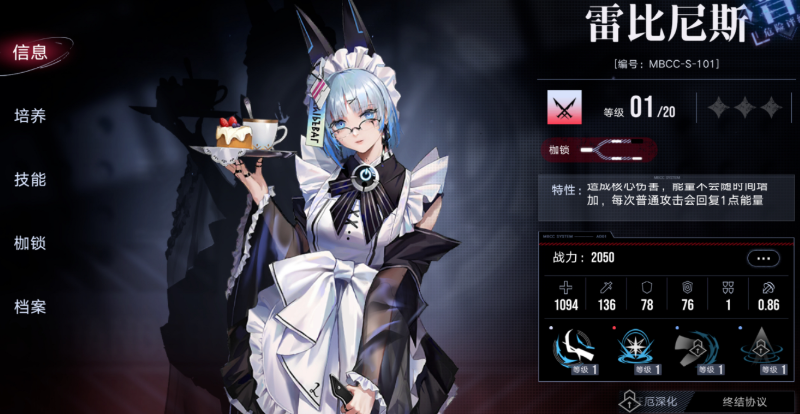This screenshot has height=414, width=800.
Task: Select the blade slash skill icon
Action: tap(574, 350)
